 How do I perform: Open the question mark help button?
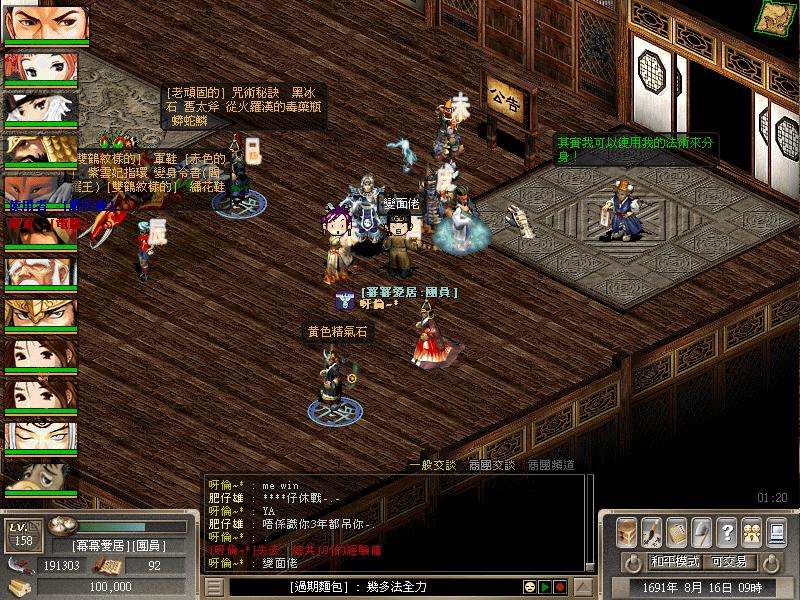click(x=727, y=531)
